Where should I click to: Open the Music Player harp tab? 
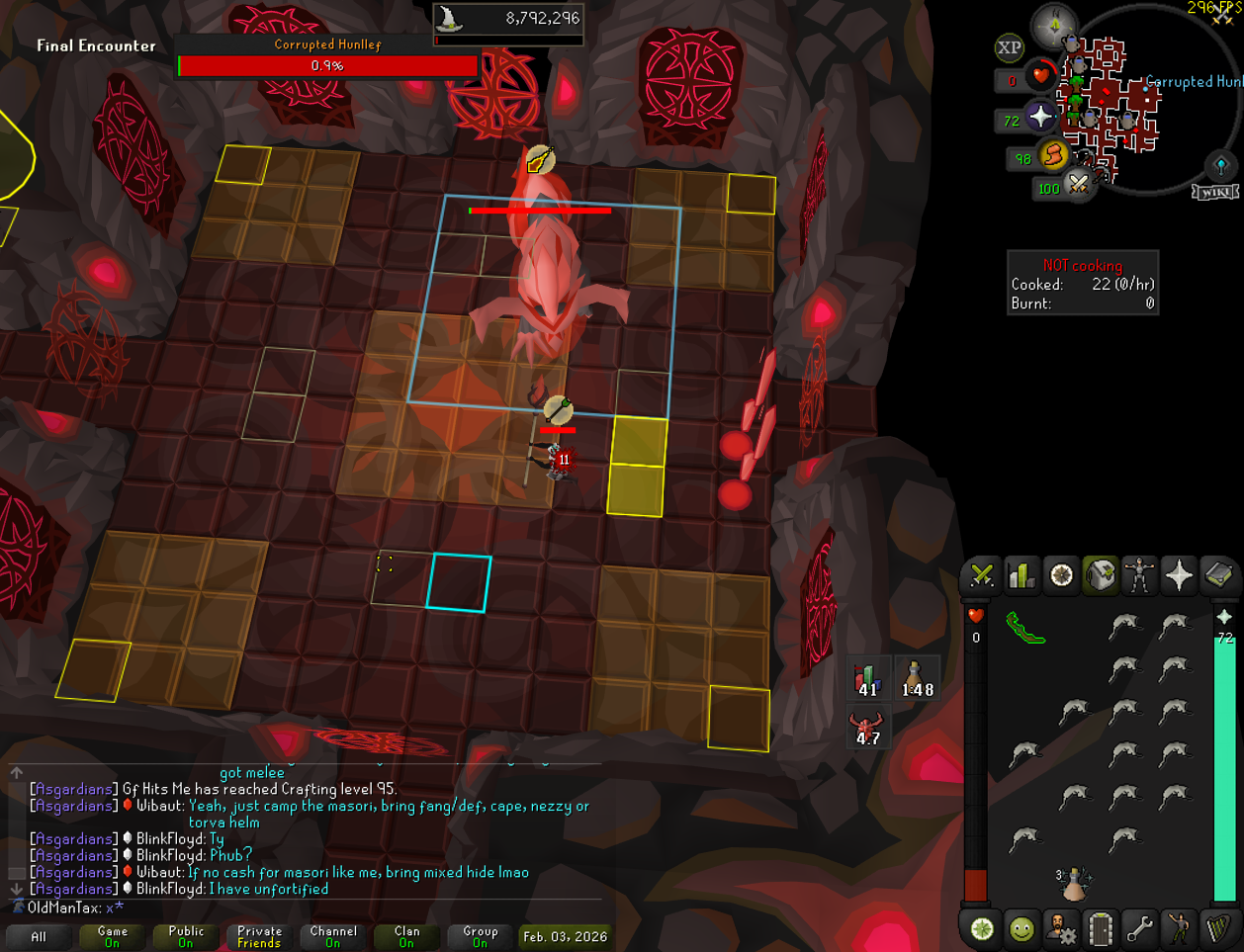click(1218, 929)
